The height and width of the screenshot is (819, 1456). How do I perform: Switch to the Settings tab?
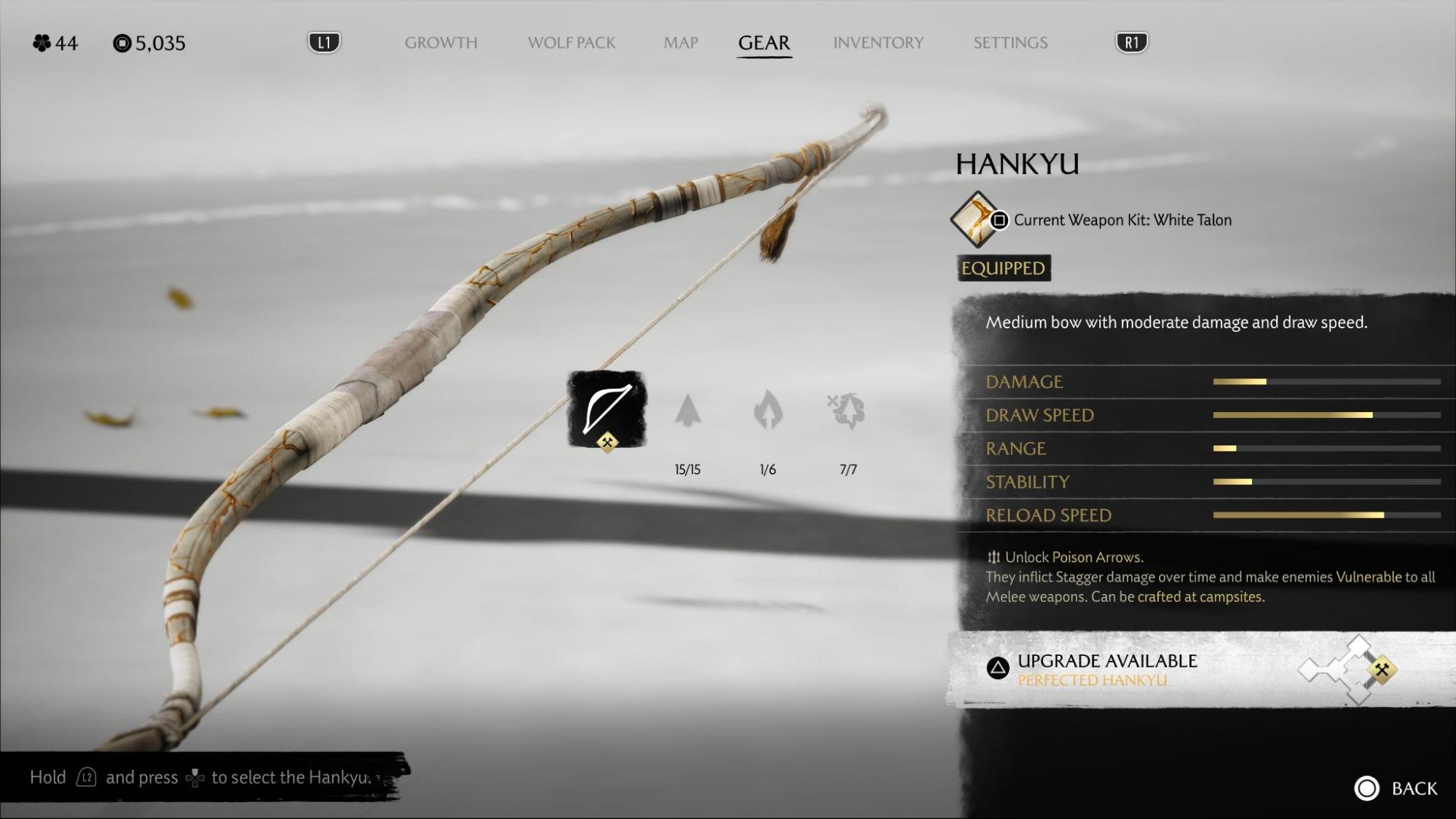click(x=1010, y=43)
